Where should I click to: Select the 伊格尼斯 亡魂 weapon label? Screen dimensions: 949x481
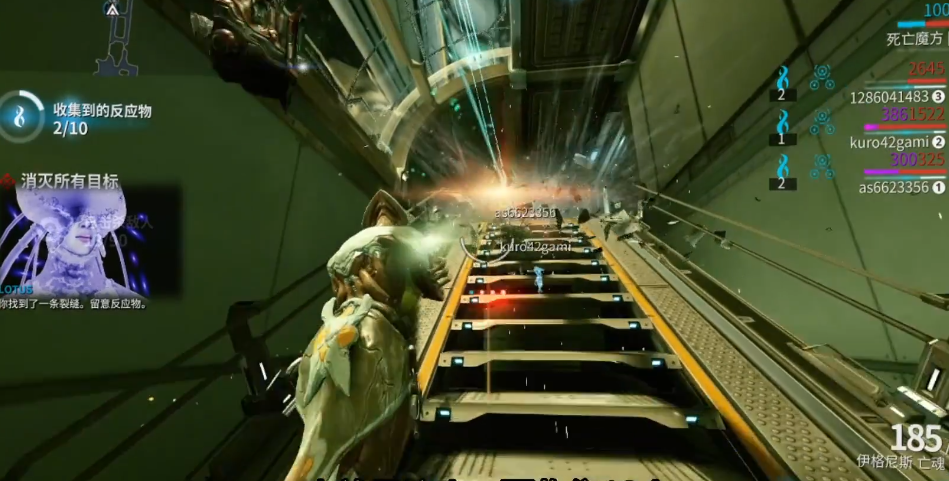tap(900, 462)
